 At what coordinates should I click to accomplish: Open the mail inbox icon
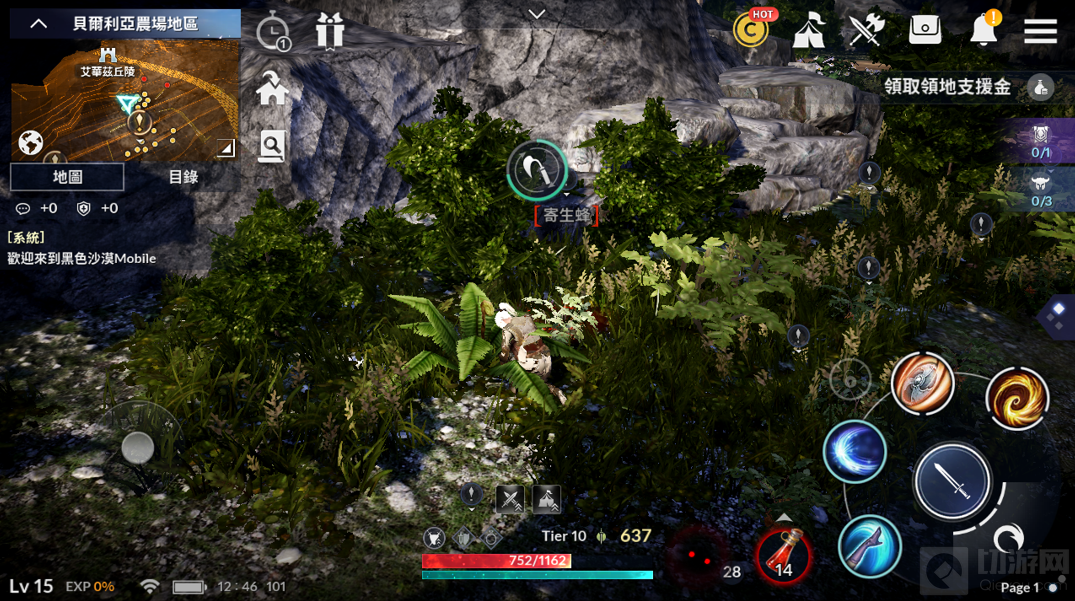click(x=925, y=30)
